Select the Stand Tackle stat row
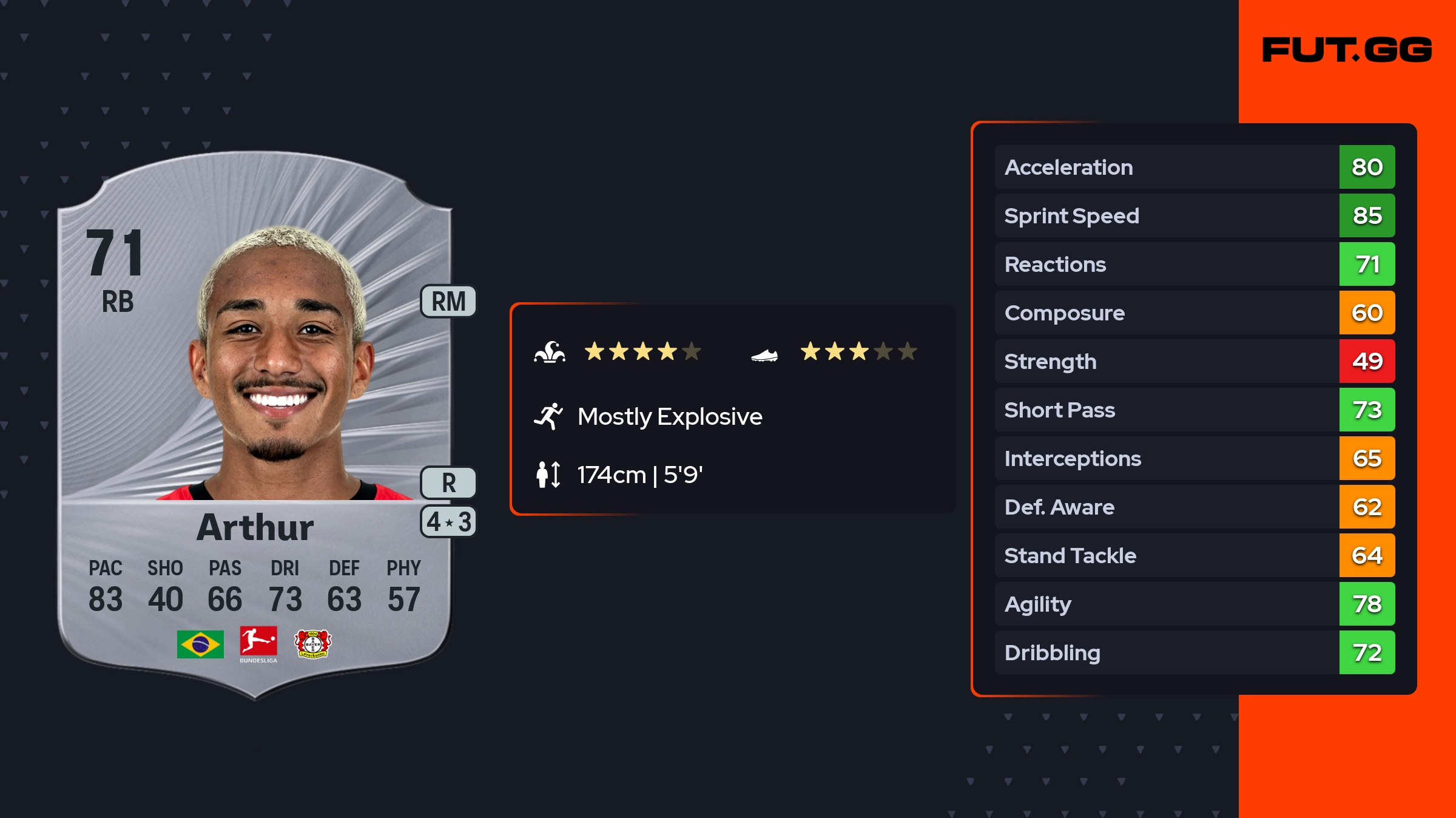The height and width of the screenshot is (818, 1456). 1194,555
